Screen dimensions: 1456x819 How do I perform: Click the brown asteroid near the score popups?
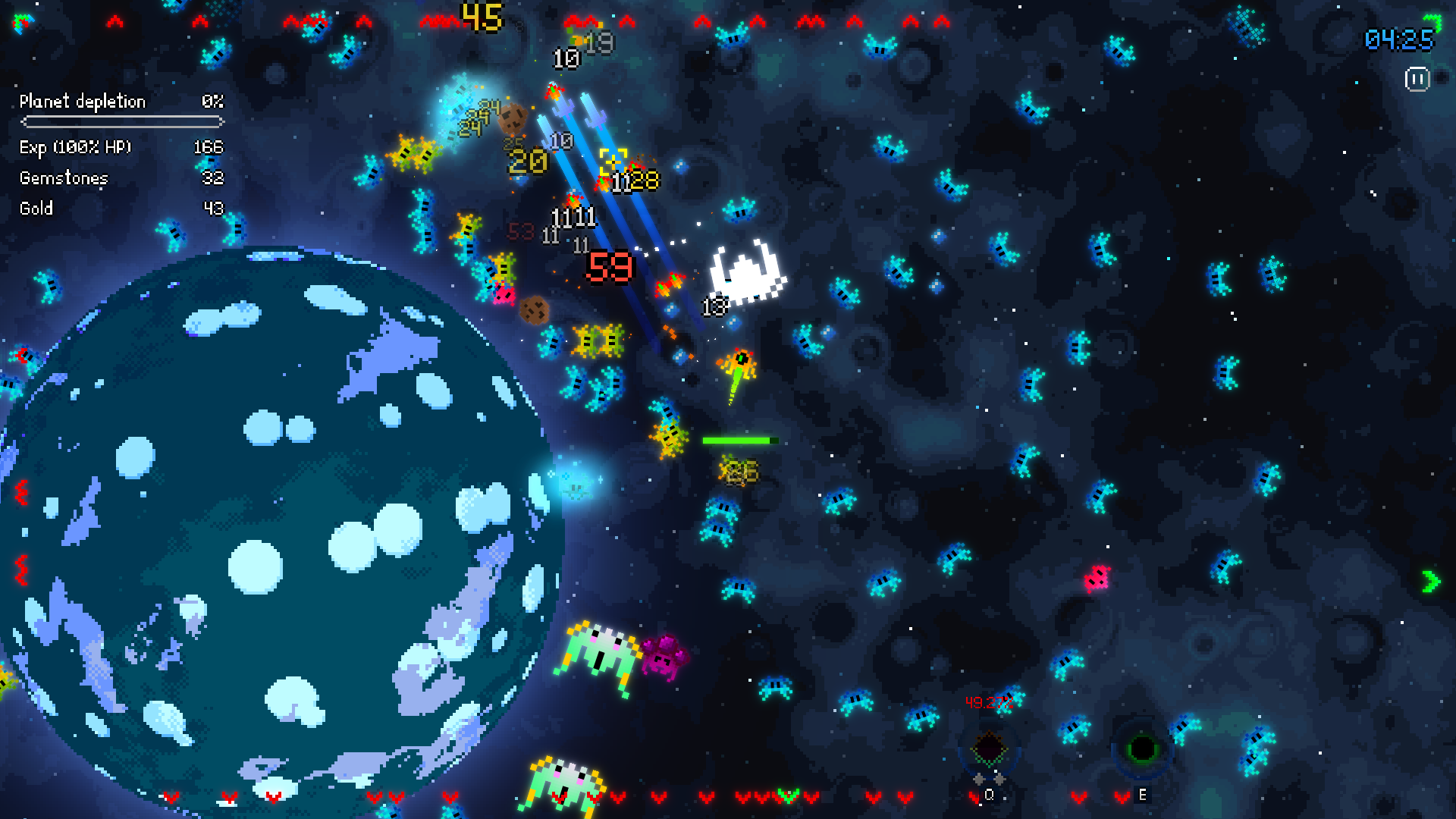[x=514, y=119]
